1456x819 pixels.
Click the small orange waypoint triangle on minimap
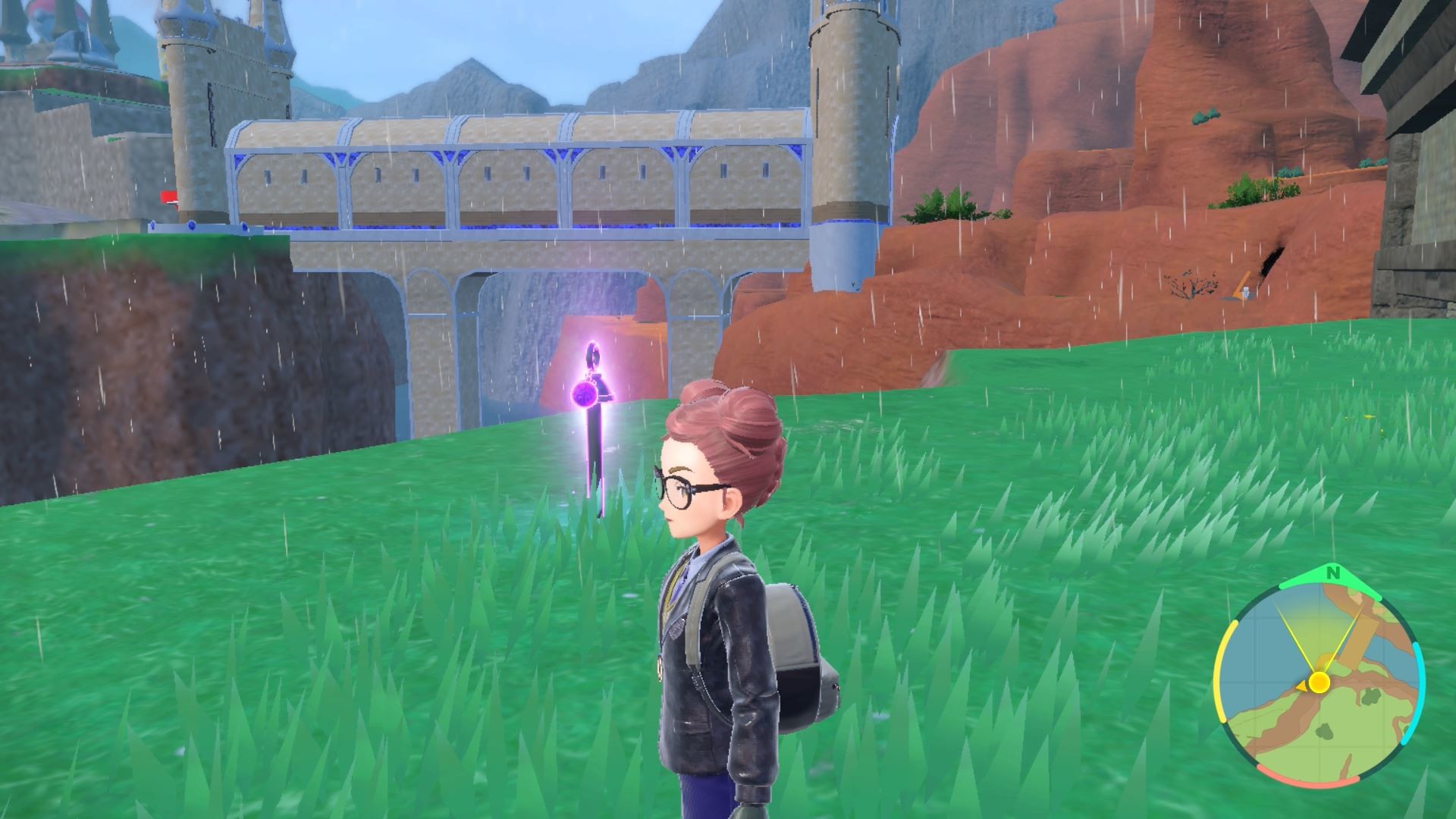(x=1303, y=686)
